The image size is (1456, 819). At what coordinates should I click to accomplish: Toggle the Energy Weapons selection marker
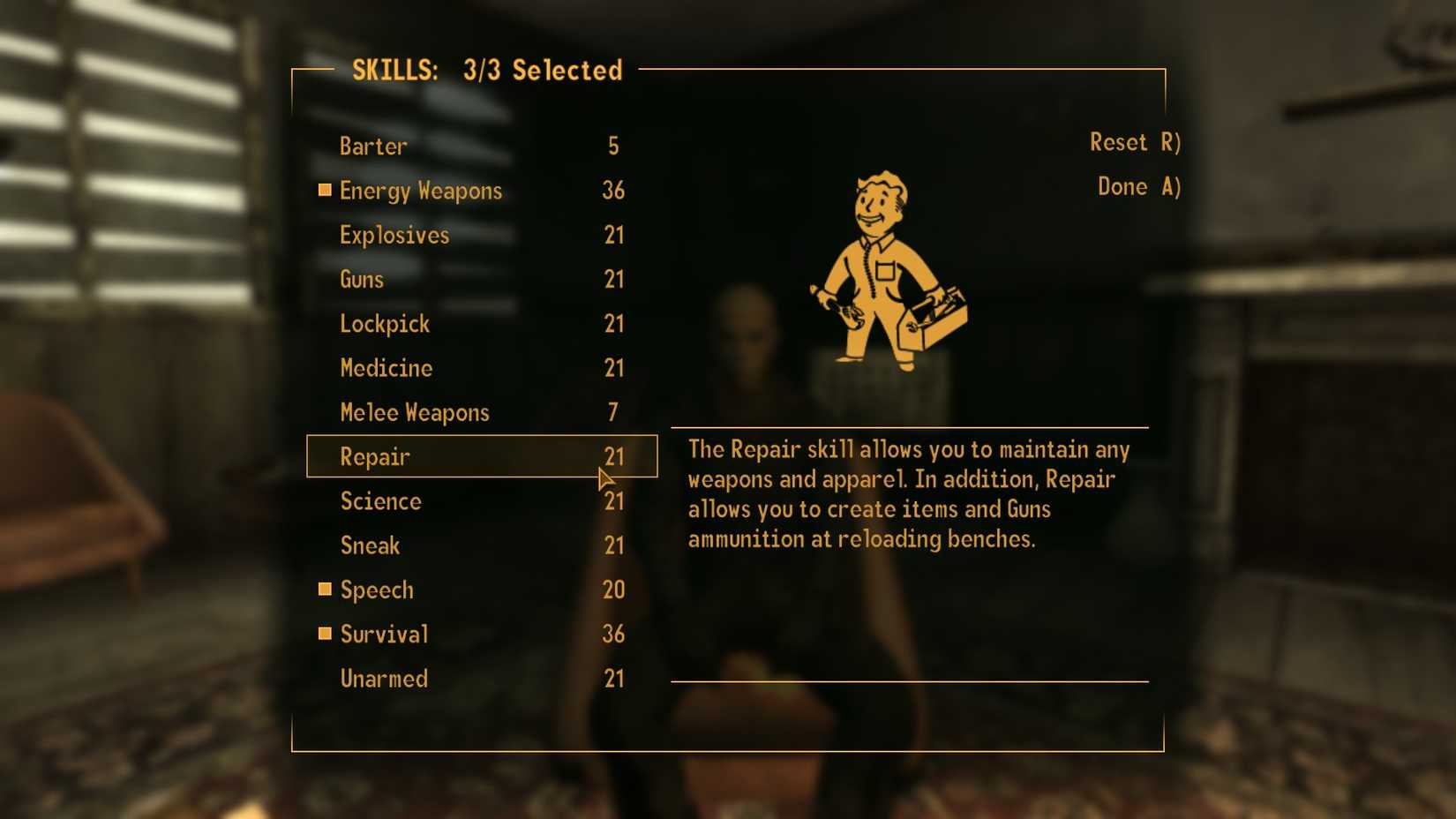324,191
